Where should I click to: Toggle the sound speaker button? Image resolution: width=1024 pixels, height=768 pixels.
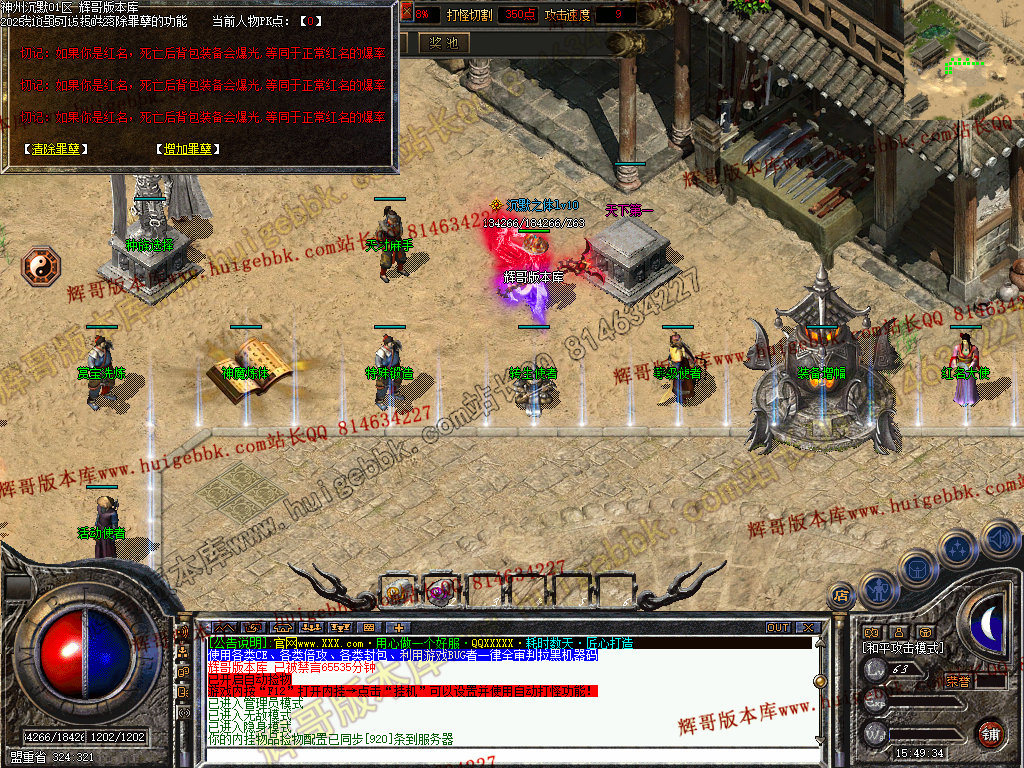click(x=999, y=539)
